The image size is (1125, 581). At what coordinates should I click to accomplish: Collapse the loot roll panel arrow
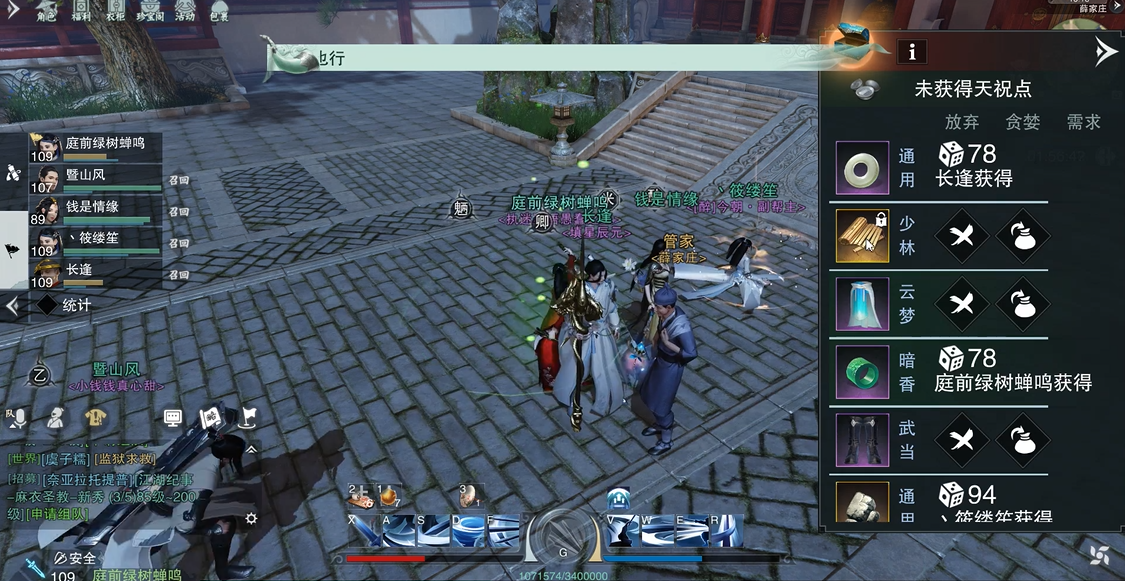point(1105,52)
